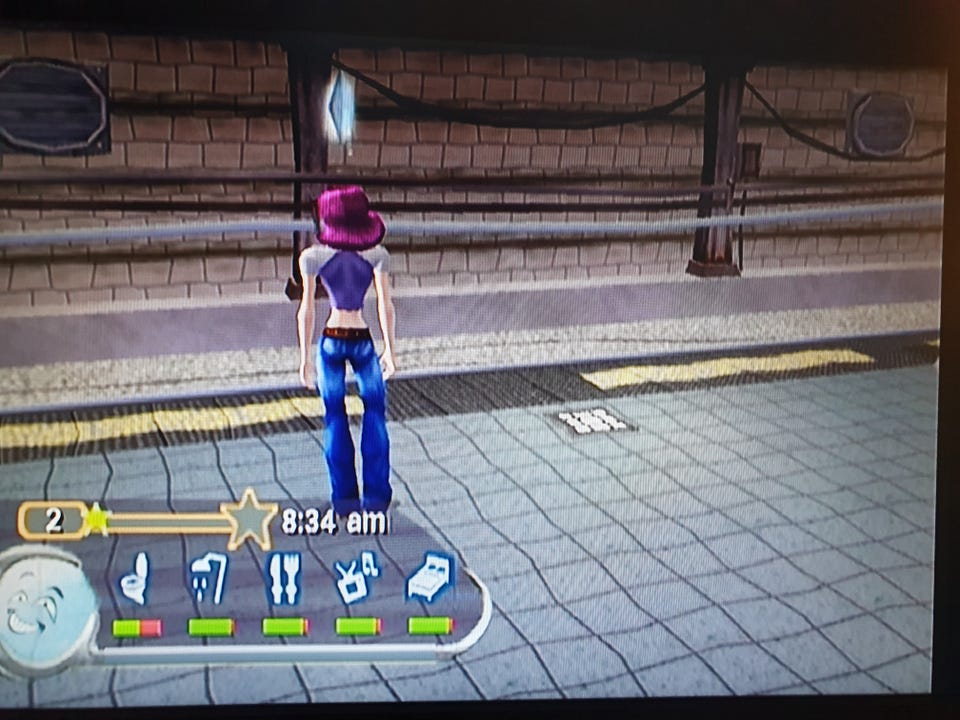
Task: Click the toilet bladder need icon
Action: coord(135,579)
